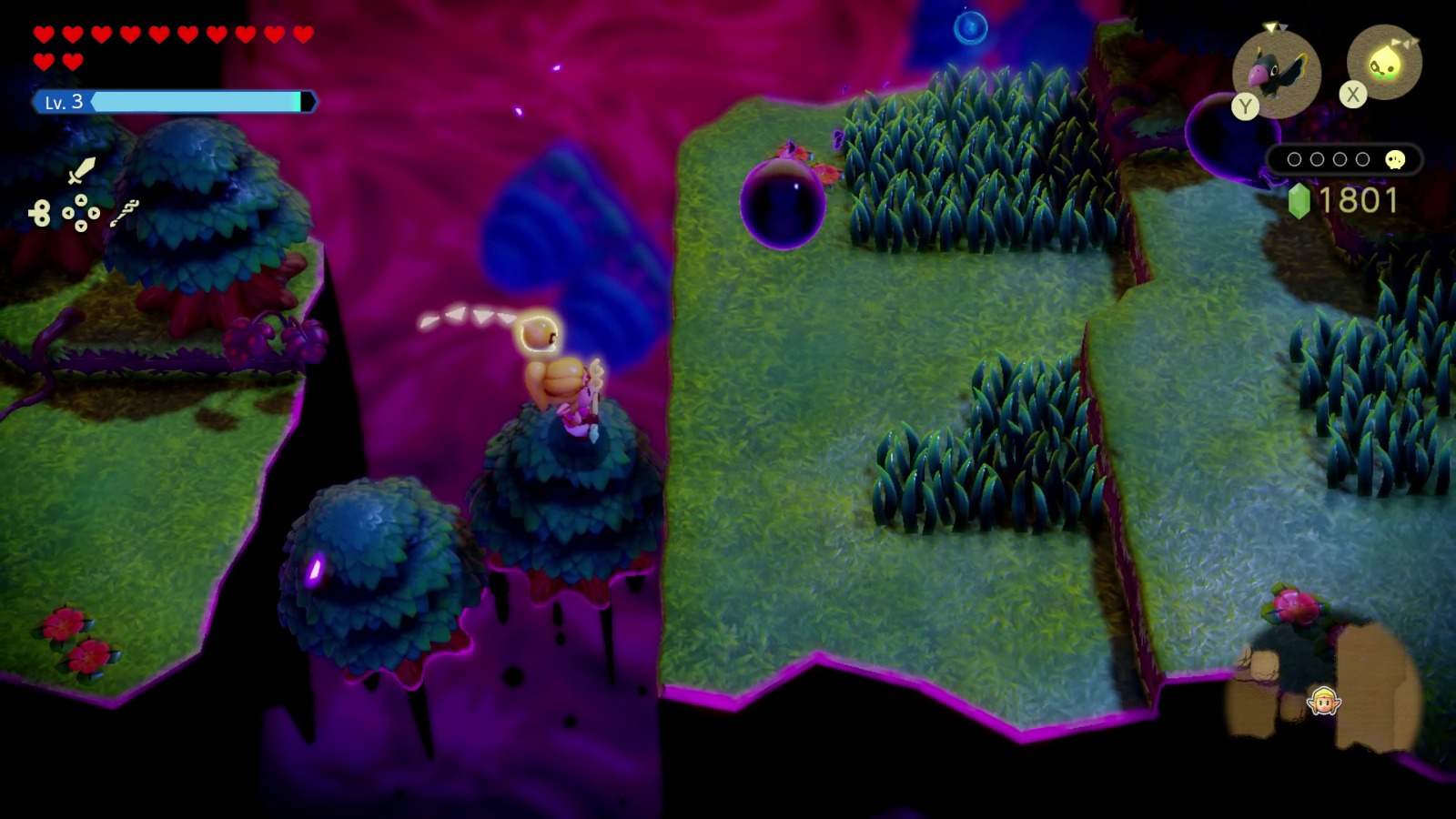This screenshot has height=819, width=1456.
Task: Click the left d-pad arrow button
Action: (x=68, y=213)
